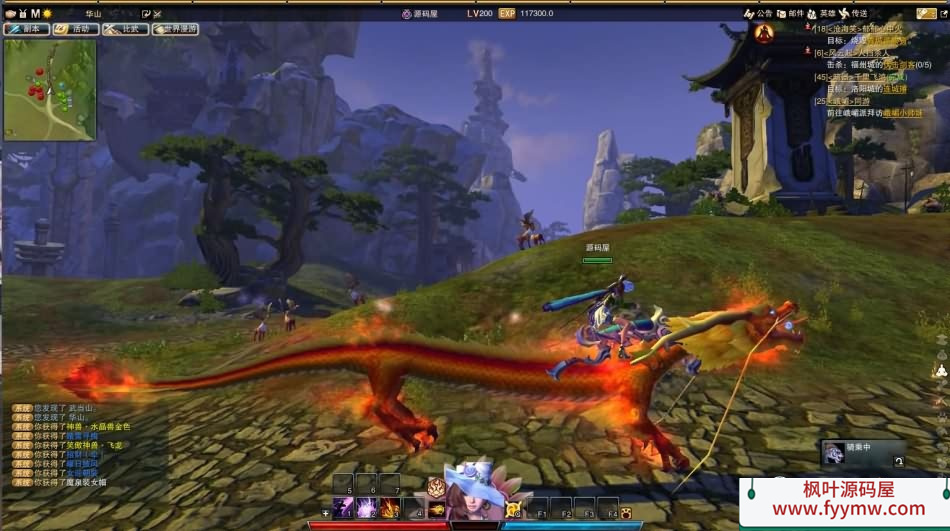Click the M icon in top bar
Image resolution: width=950 pixels, height=531 pixels.
coord(35,13)
